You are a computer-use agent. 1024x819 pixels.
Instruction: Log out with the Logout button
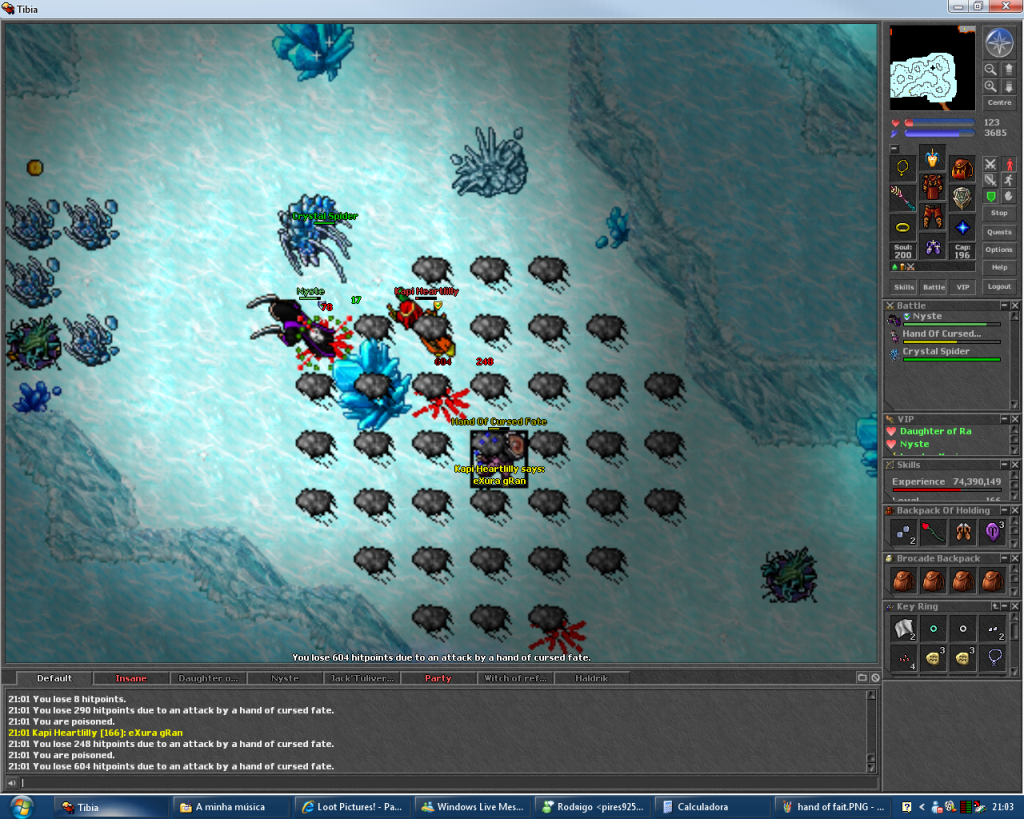click(x=998, y=287)
